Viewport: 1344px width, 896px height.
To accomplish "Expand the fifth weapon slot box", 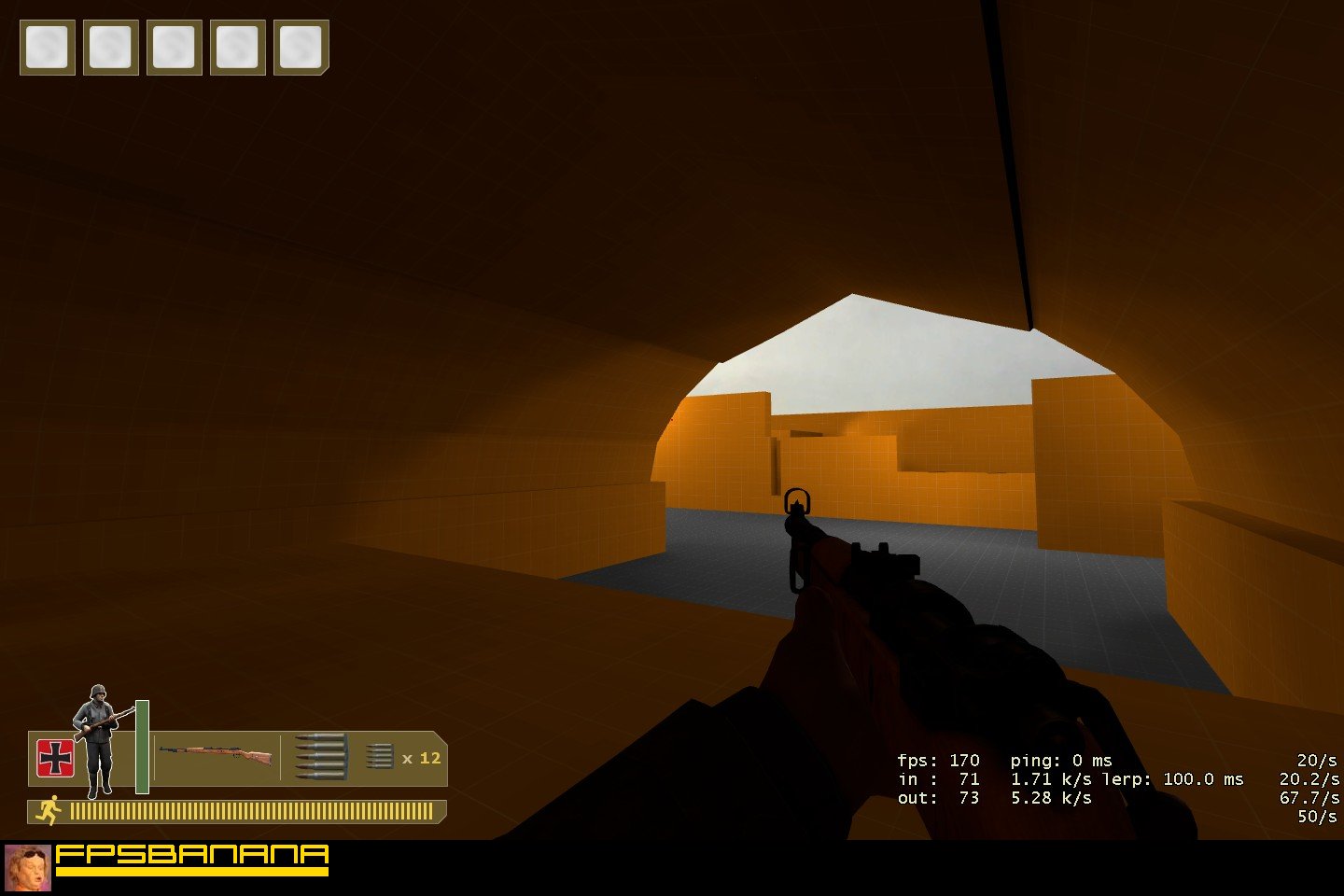I will pos(301,49).
